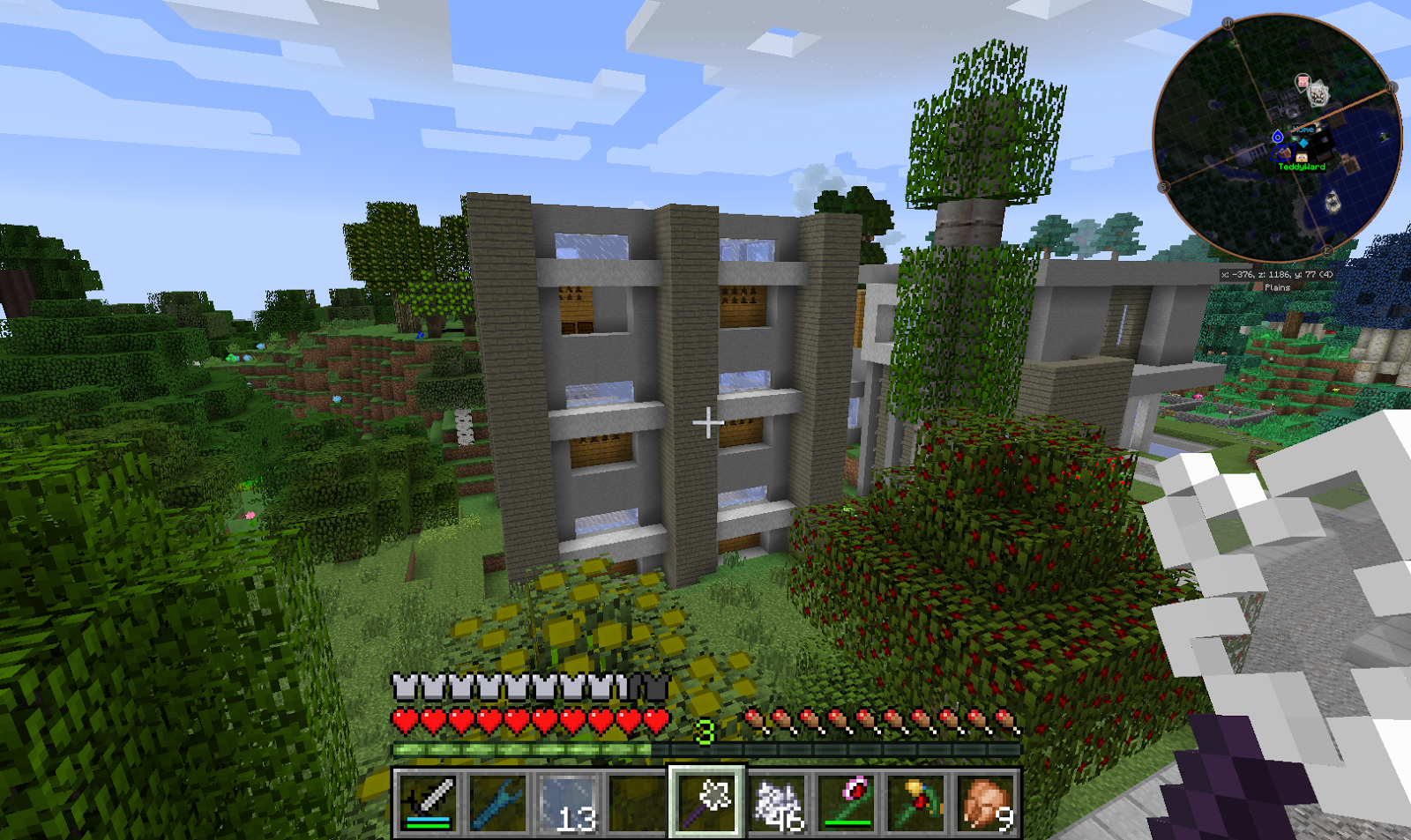Toggle the blue waypoint diamond on the minimap
Image resolution: width=1411 pixels, height=840 pixels.
[1303, 141]
